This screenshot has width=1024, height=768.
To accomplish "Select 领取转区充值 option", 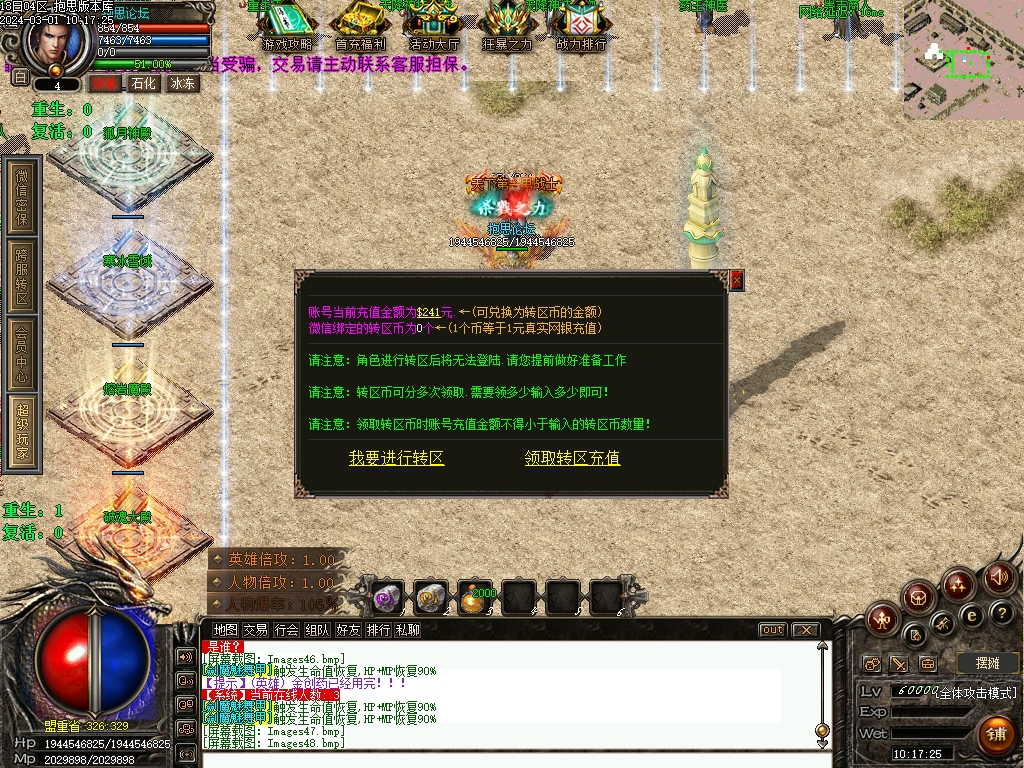I will [572, 458].
